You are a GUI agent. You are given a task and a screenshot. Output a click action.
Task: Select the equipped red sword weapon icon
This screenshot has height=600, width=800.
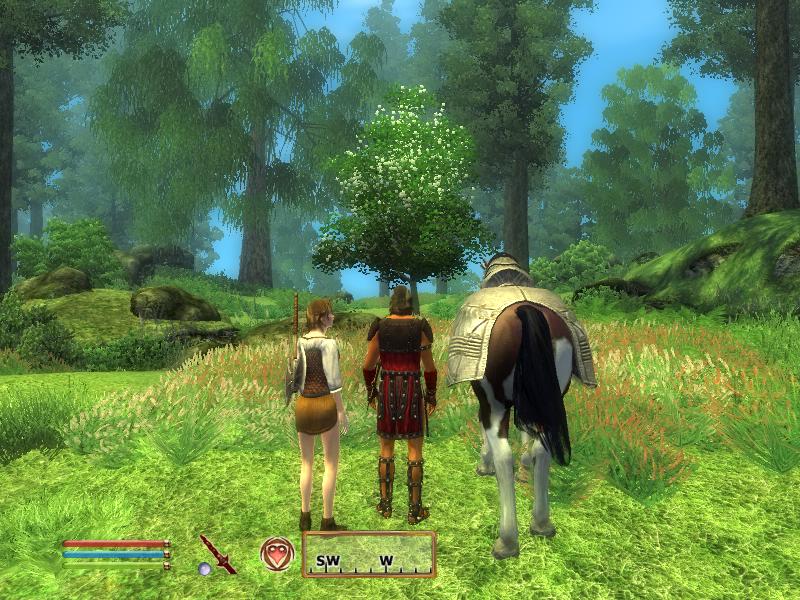point(217,552)
